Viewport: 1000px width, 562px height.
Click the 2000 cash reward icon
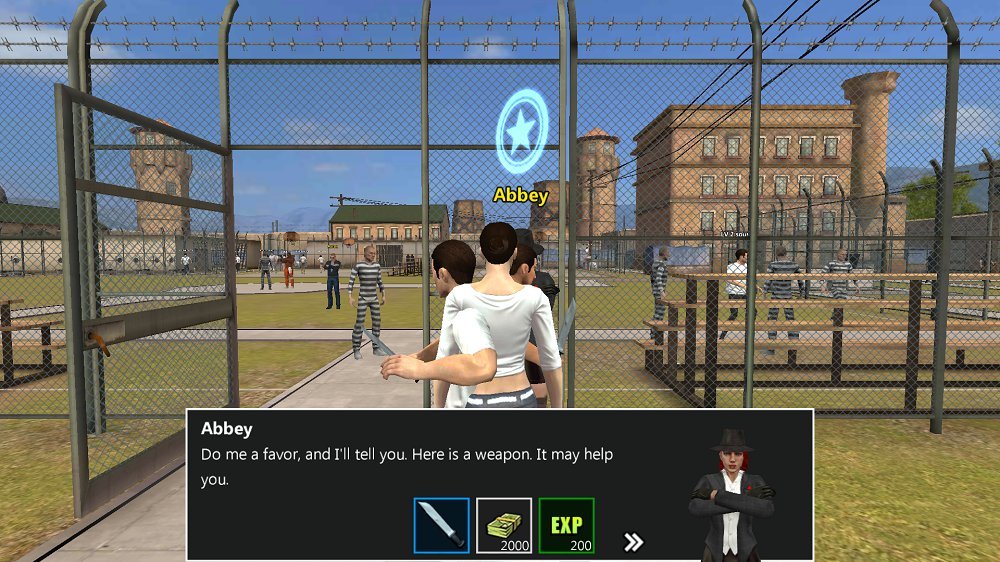pyautogui.click(x=503, y=525)
